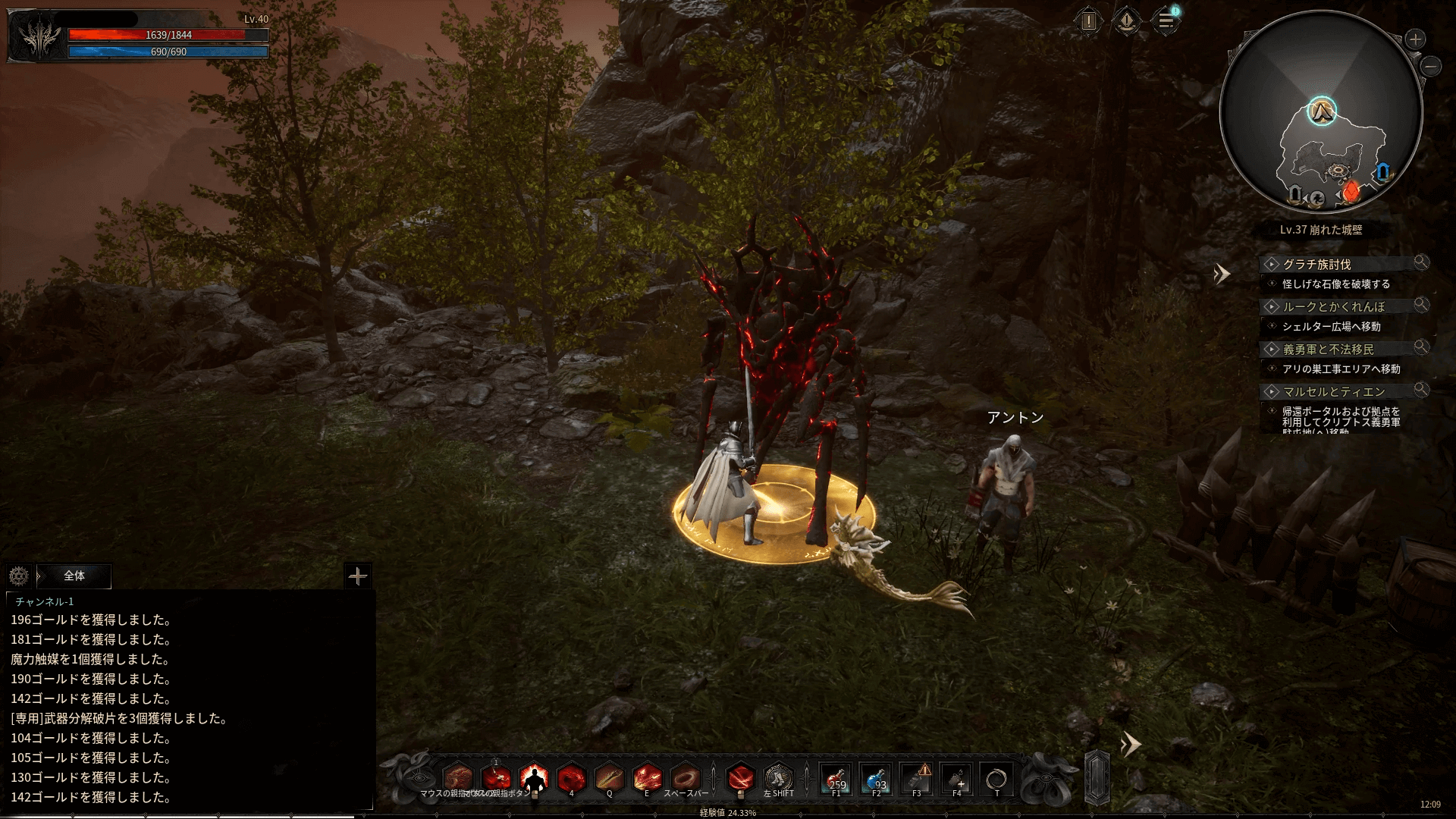Activate the skill bound to E
The height and width of the screenshot is (819, 1456).
[647, 779]
